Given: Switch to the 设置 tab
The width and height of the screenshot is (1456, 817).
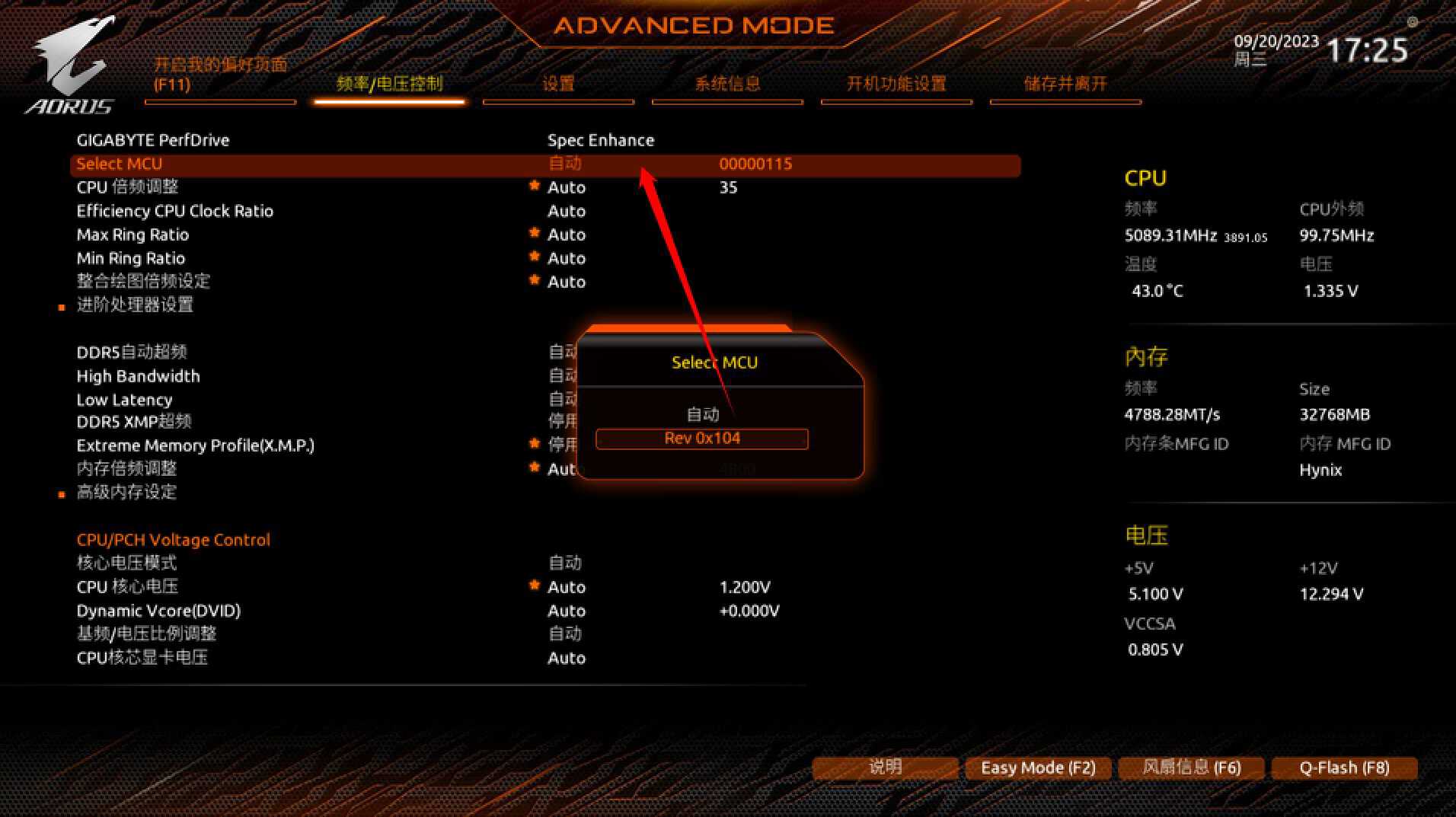Looking at the screenshot, I should coord(558,84).
